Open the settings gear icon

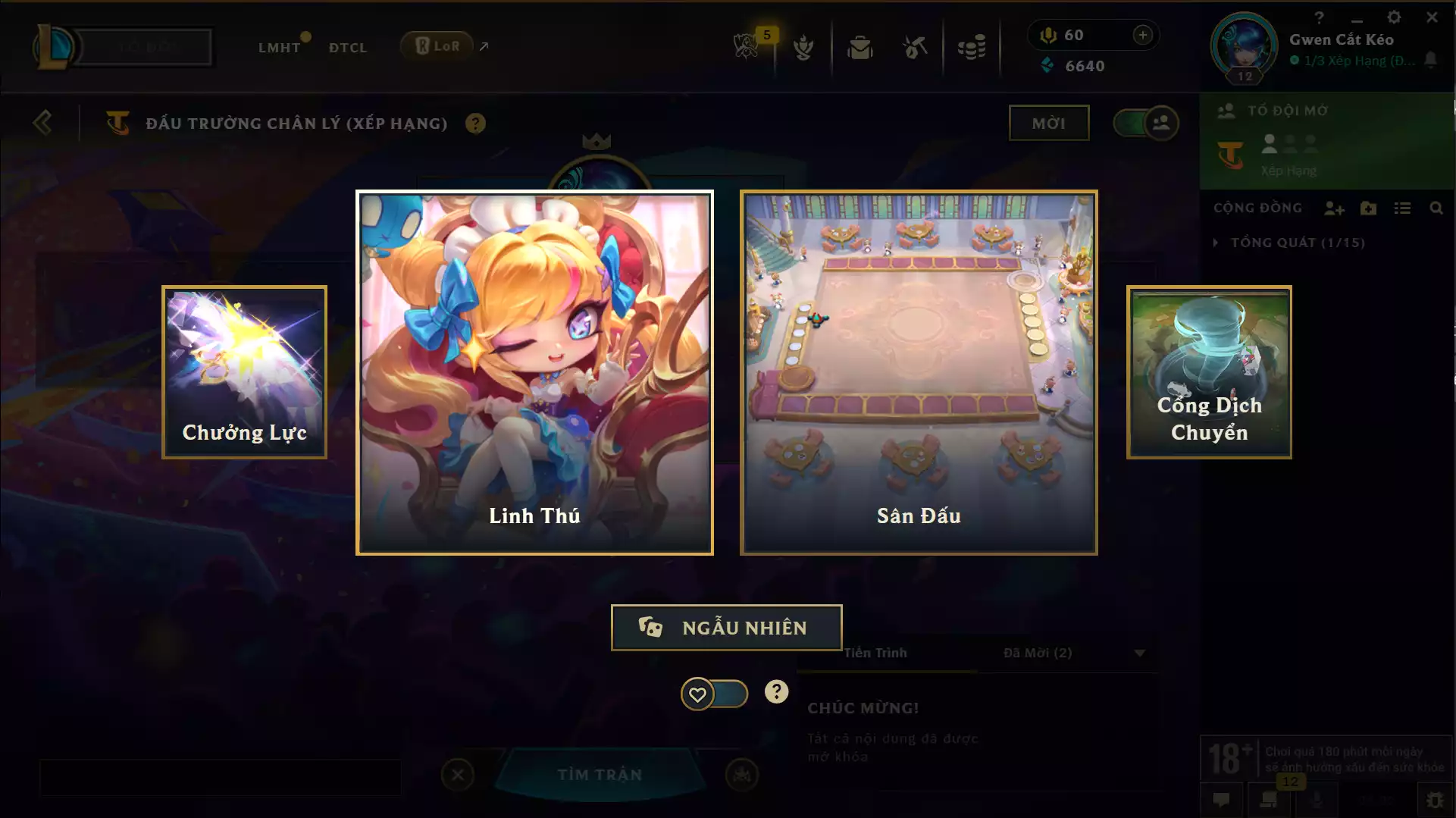click(1395, 15)
